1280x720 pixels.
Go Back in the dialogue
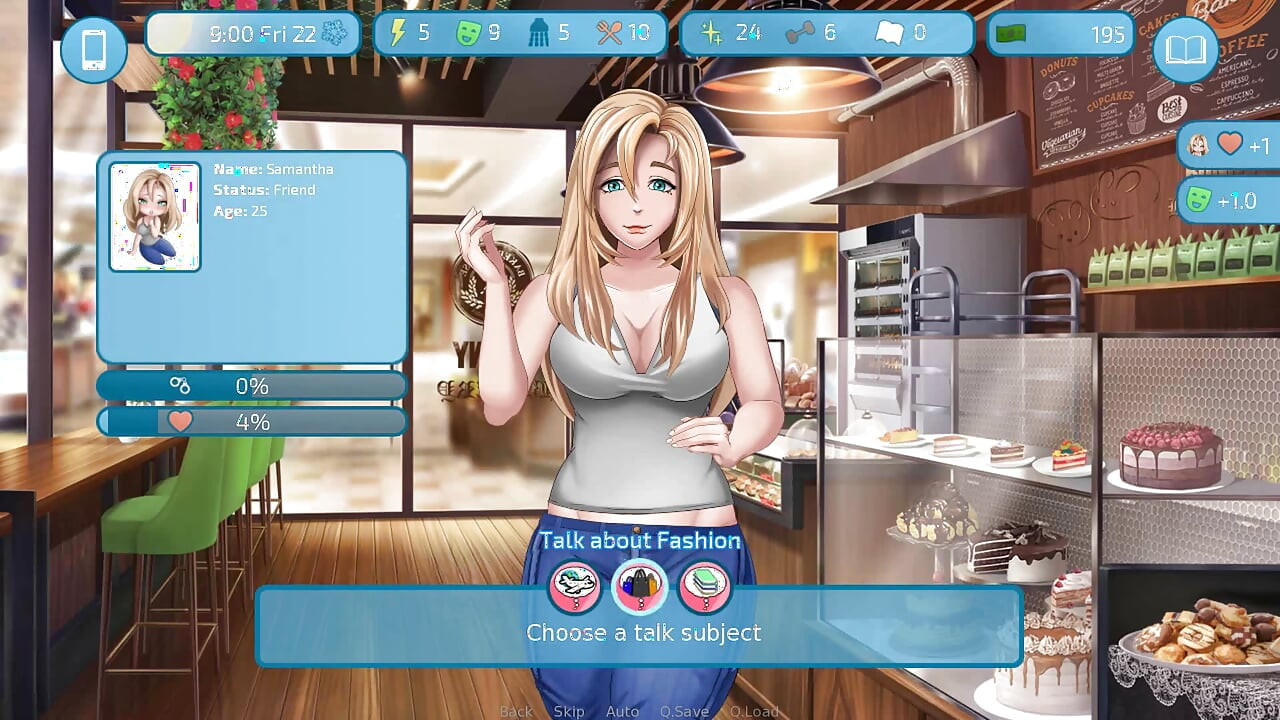tap(516, 711)
